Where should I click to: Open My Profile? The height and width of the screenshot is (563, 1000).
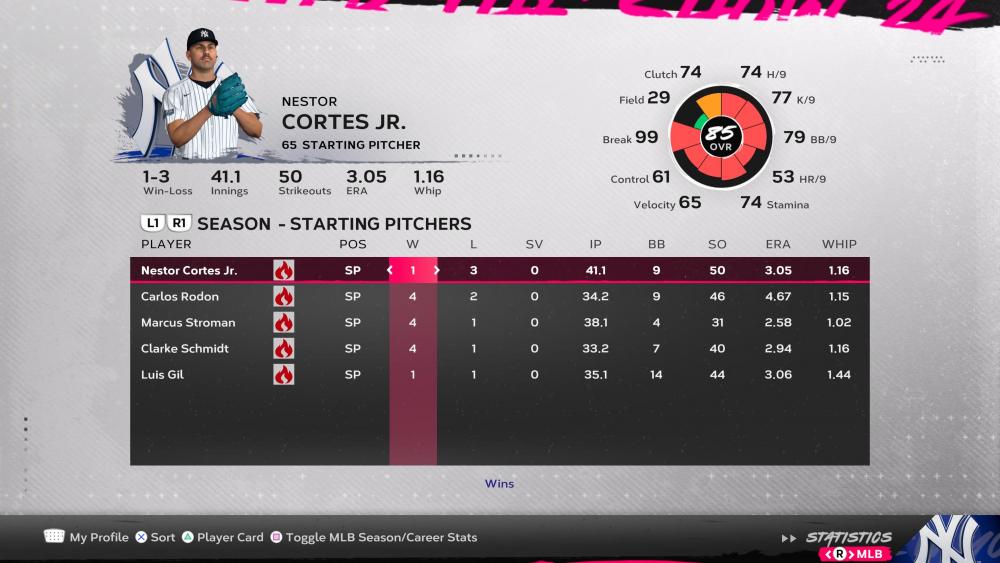(87, 537)
